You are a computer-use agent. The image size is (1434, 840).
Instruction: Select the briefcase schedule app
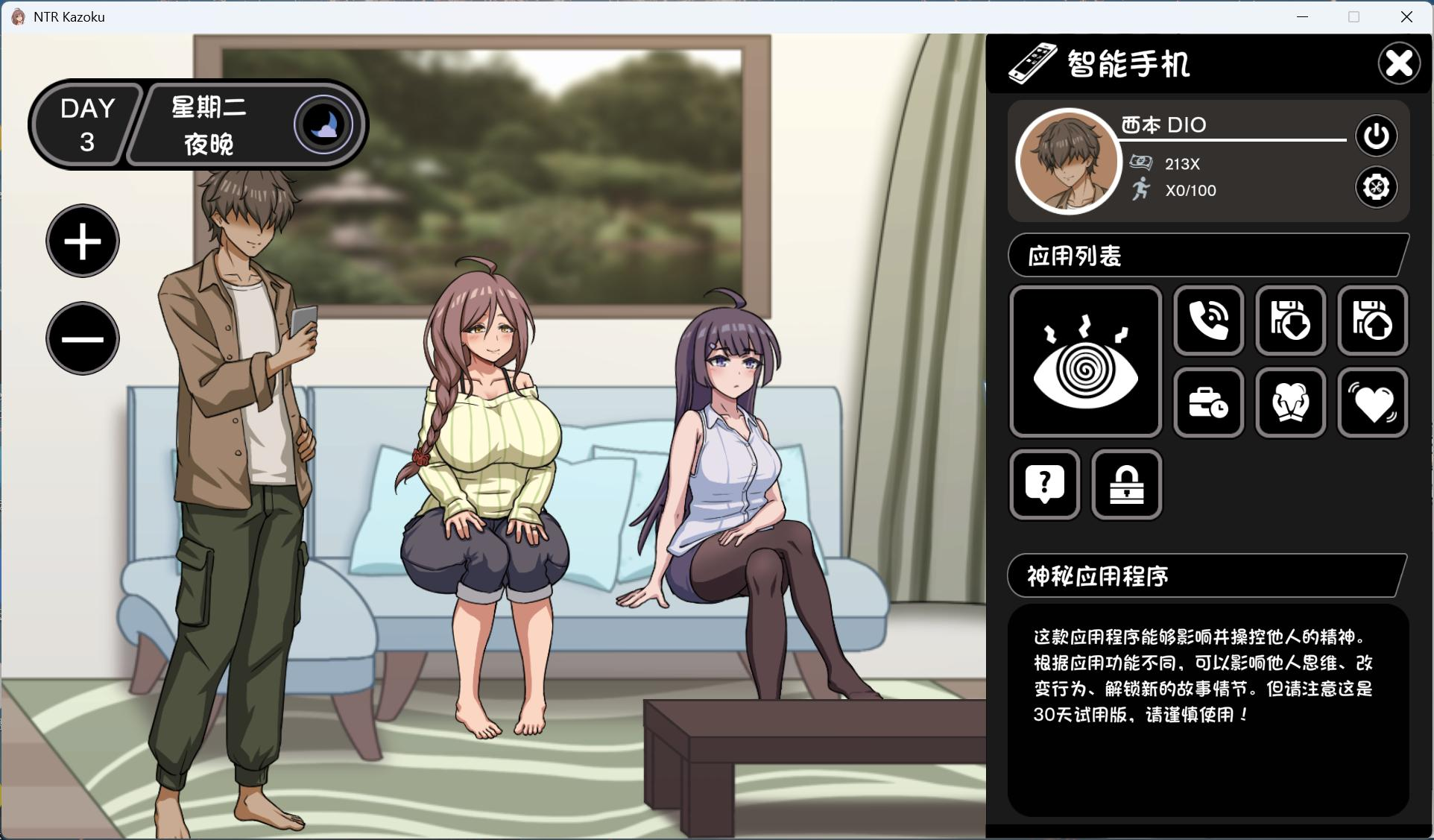click(x=1207, y=403)
